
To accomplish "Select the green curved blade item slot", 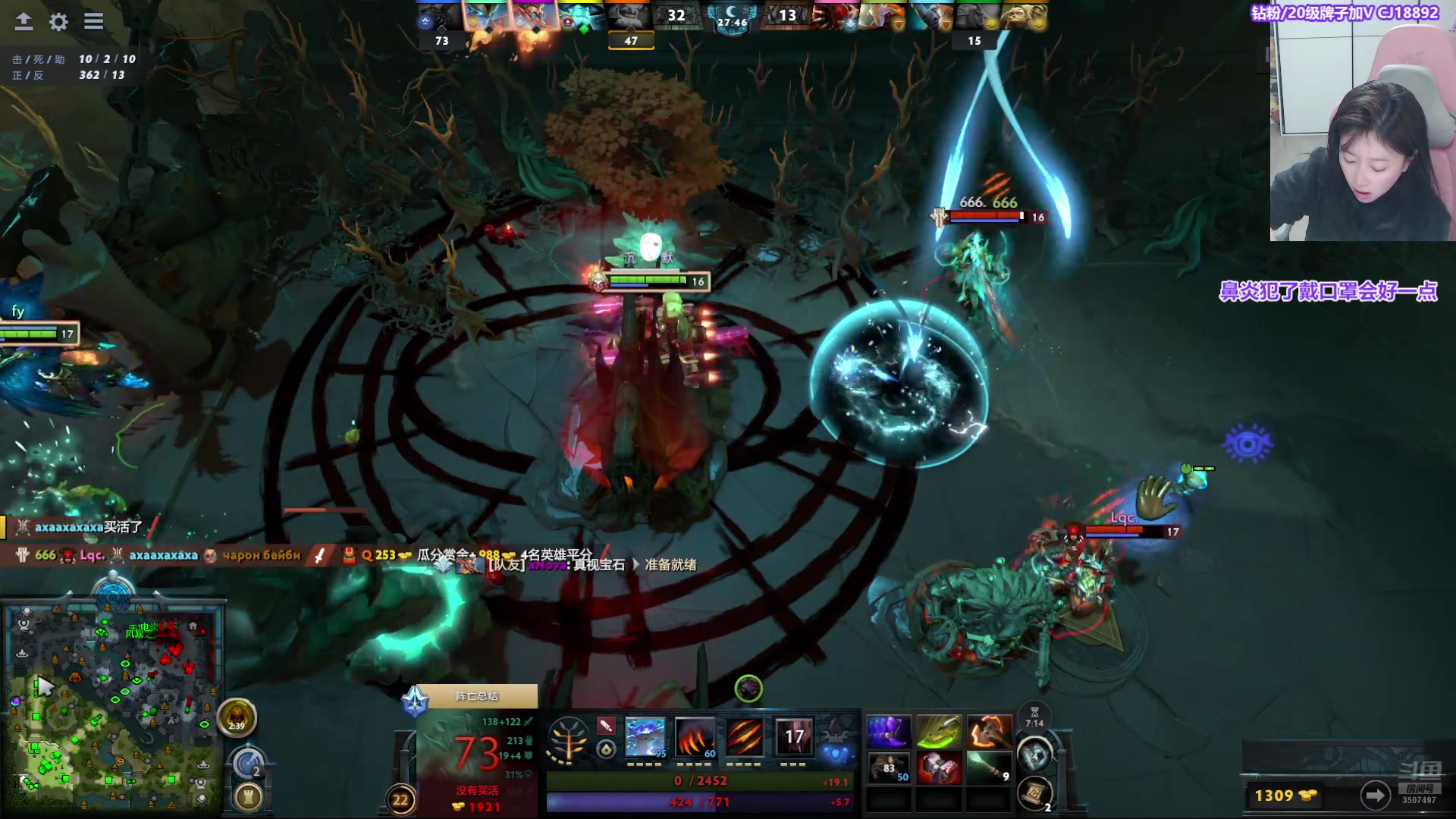I will [939, 733].
